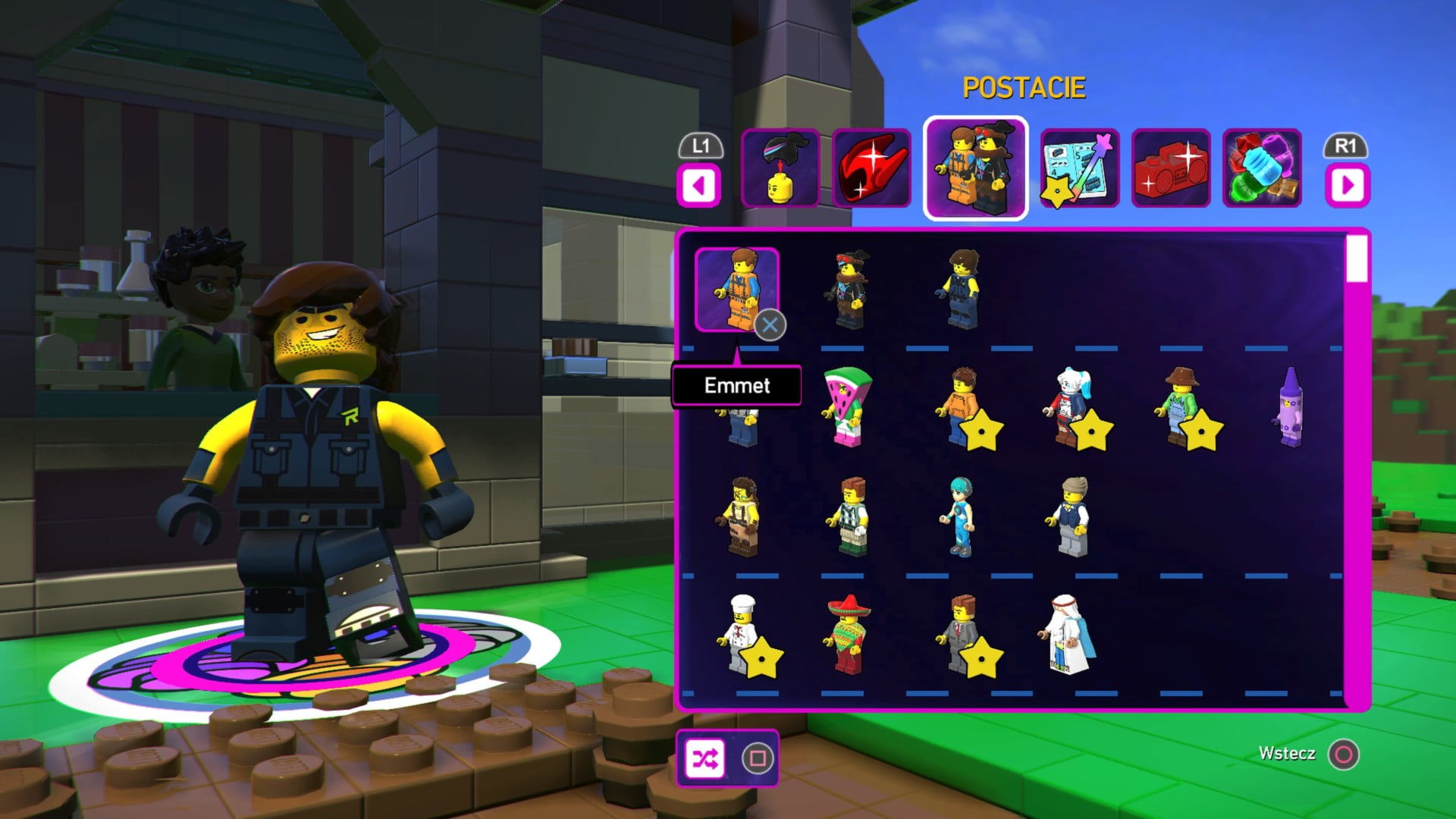The width and height of the screenshot is (1456, 819).
Task: Pick the Rex character in blue vest
Action: (962, 290)
